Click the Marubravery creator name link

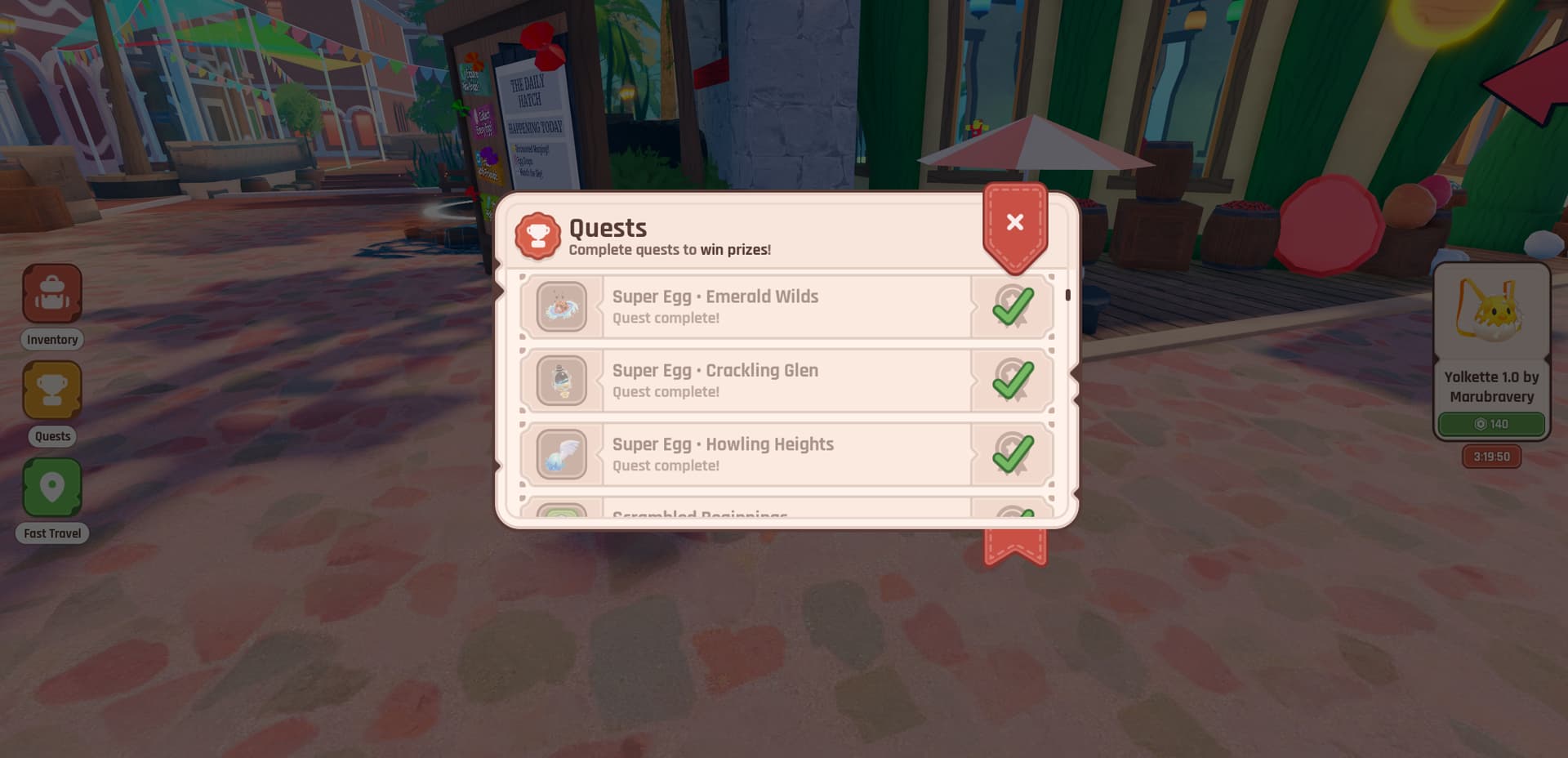pyautogui.click(x=1492, y=397)
